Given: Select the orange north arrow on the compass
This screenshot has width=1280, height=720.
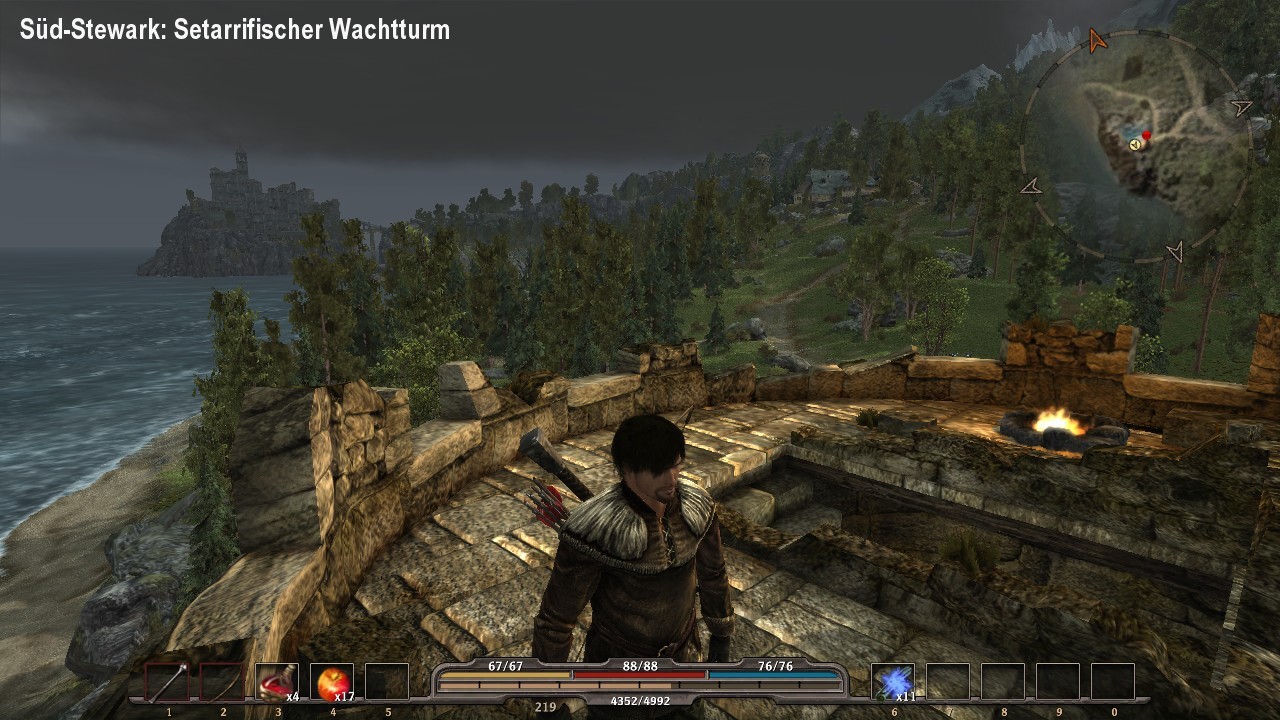Looking at the screenshot, I should pyautogui.click(x=1096, y=40).
